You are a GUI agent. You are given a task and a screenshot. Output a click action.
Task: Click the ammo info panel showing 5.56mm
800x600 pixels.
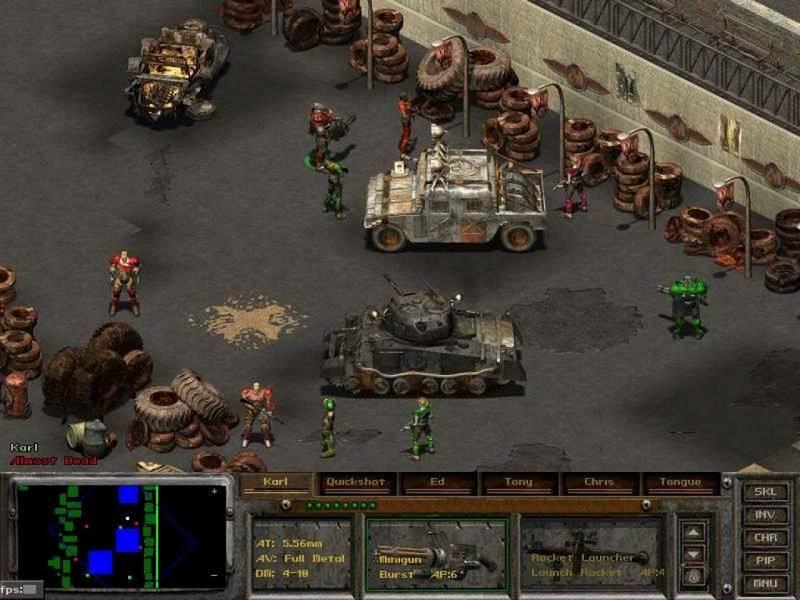point(301,553)
